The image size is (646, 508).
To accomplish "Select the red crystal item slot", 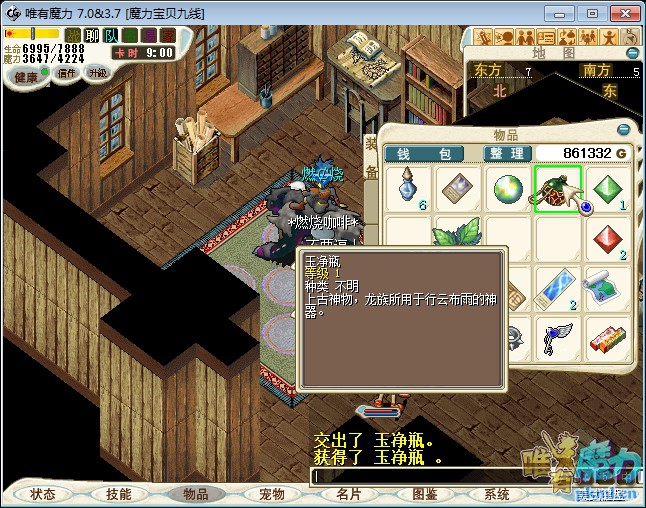I will tap(608, 240).
